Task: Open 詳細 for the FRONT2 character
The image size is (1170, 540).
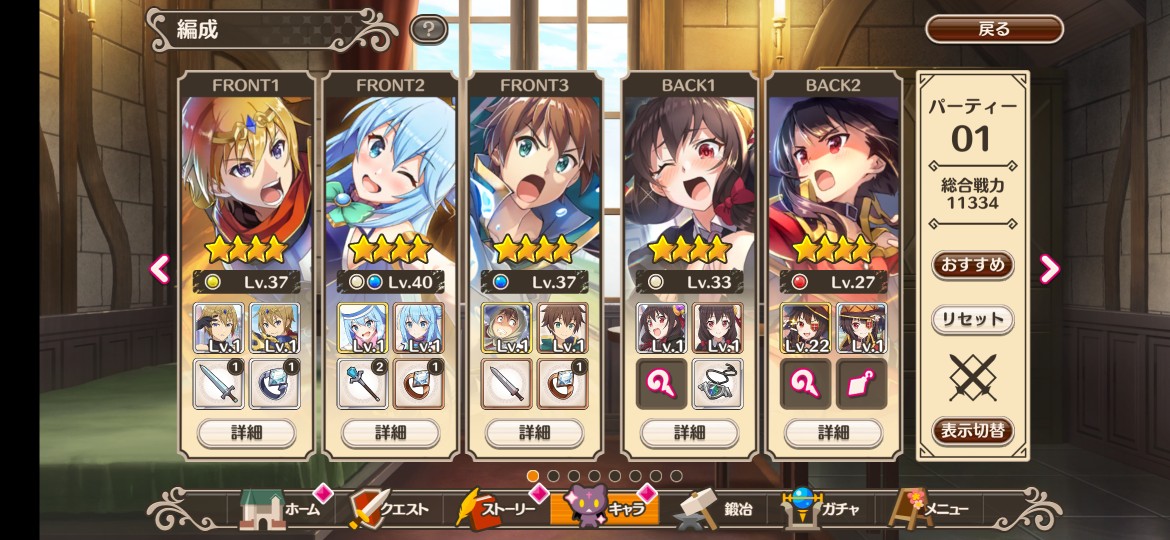Action: pos(390,433)
